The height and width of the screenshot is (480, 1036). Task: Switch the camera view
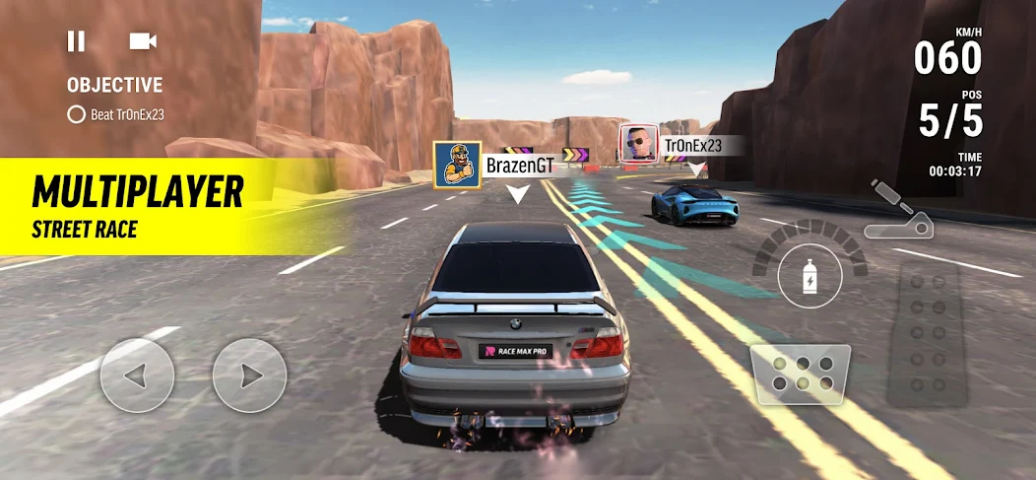pyautogui.click(x=143, y=41)
